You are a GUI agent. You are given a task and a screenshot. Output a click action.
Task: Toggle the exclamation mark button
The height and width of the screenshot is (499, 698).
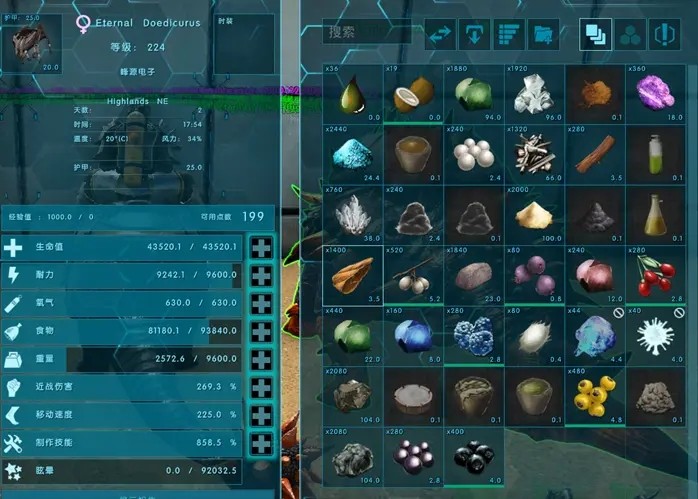(664, 35)
